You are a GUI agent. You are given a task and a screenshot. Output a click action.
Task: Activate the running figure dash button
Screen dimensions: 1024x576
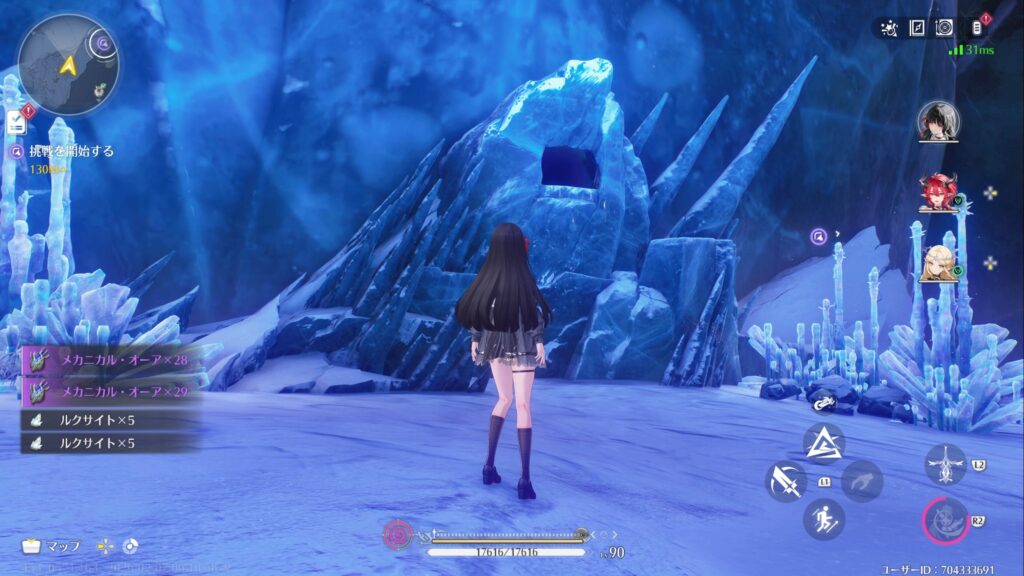pyautogui.click(x=824, y=519)
